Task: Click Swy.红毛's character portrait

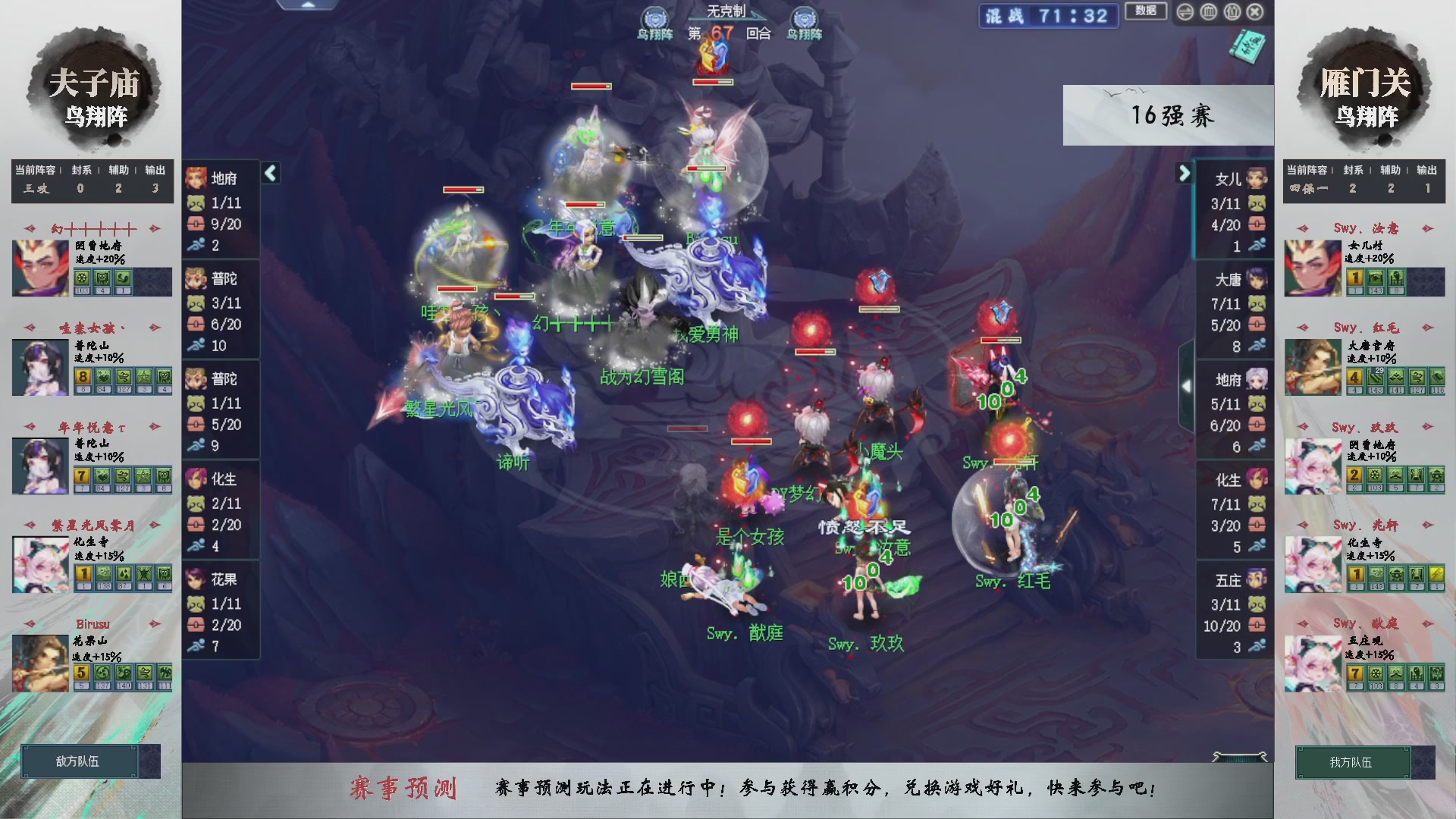Action: coord(1312,366)
